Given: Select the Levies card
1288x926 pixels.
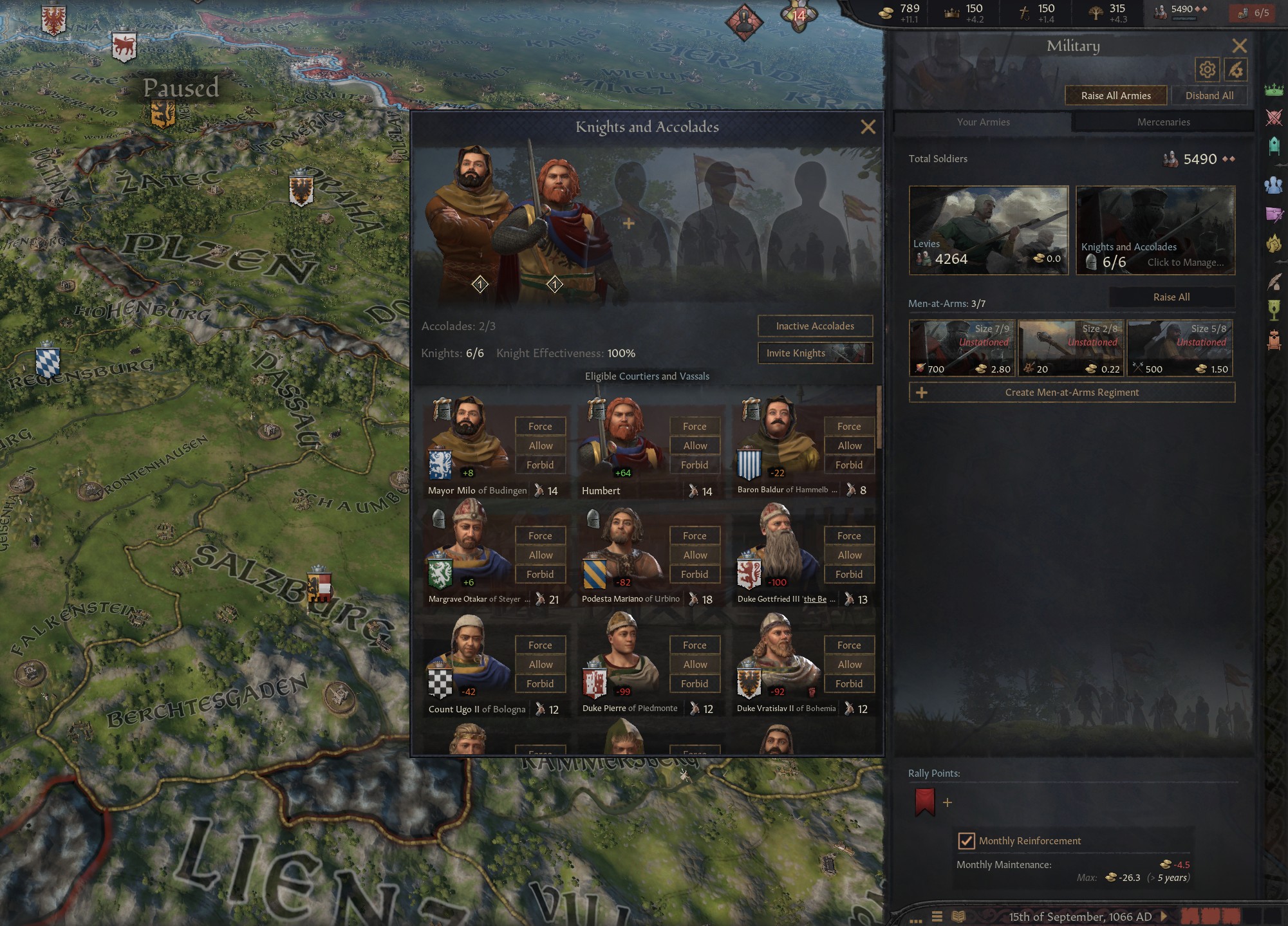Looking at the screenshot, I should pyautogui.click(x=988, y=230).
